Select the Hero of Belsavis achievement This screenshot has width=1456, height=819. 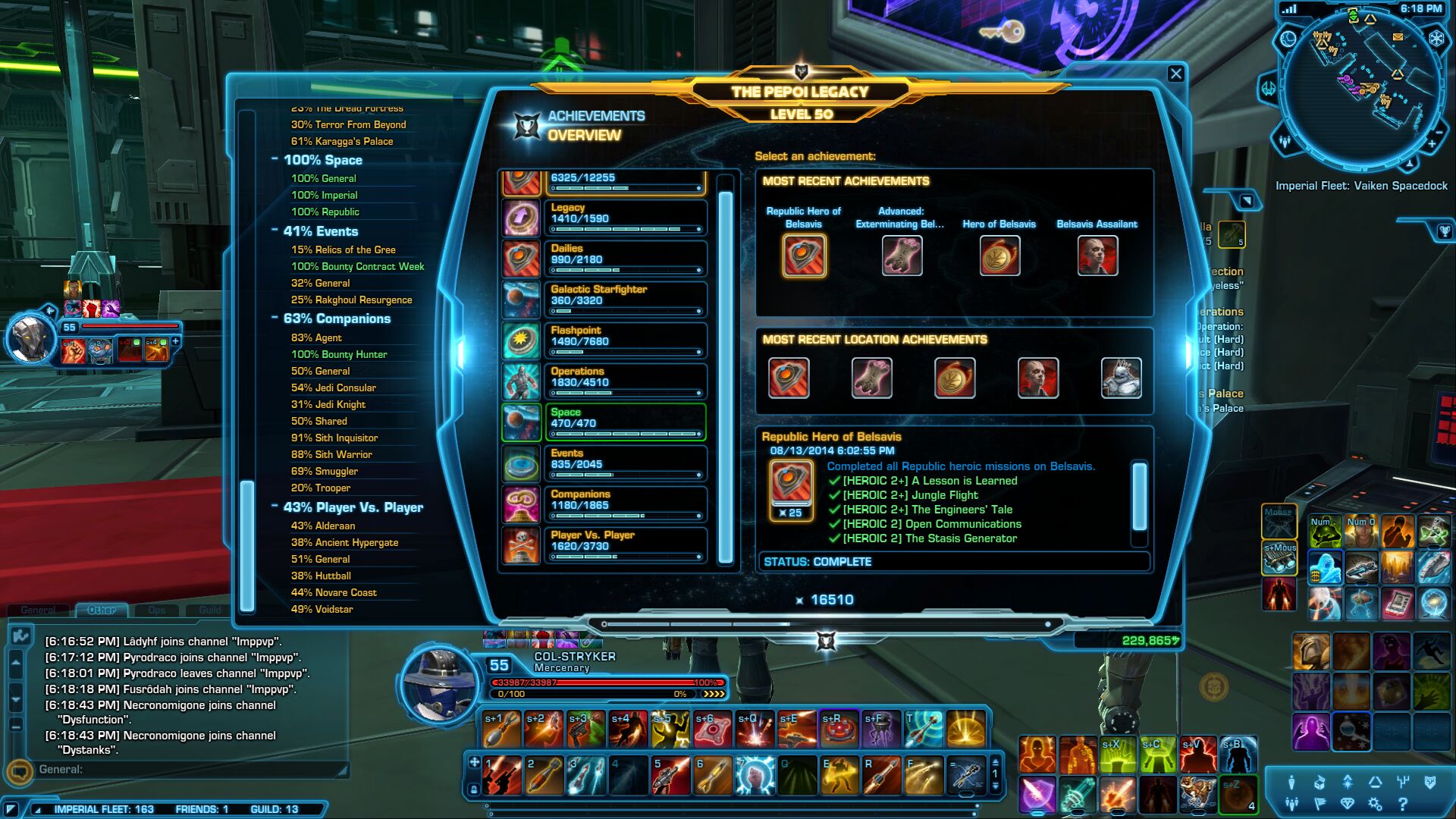click(x=999, y=255)
